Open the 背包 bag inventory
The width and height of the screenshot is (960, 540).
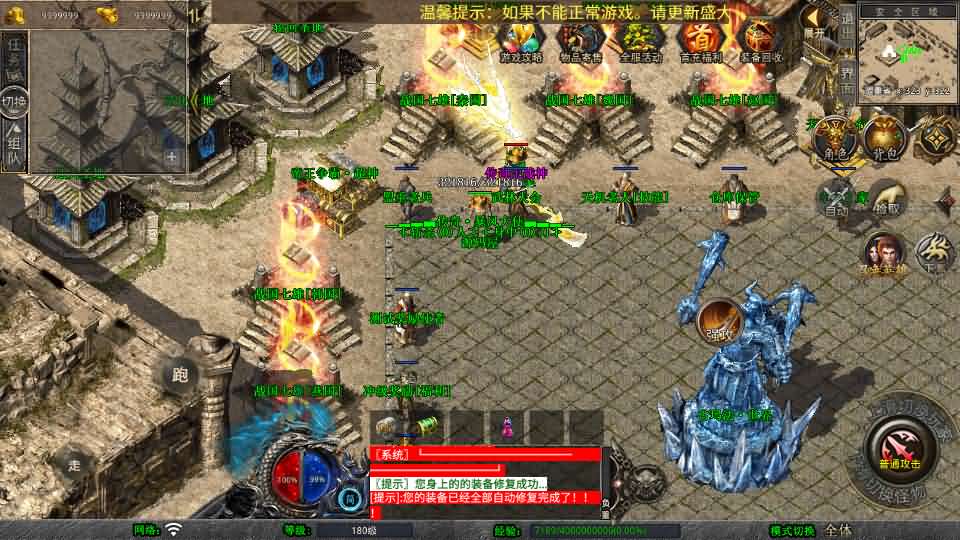883,139
